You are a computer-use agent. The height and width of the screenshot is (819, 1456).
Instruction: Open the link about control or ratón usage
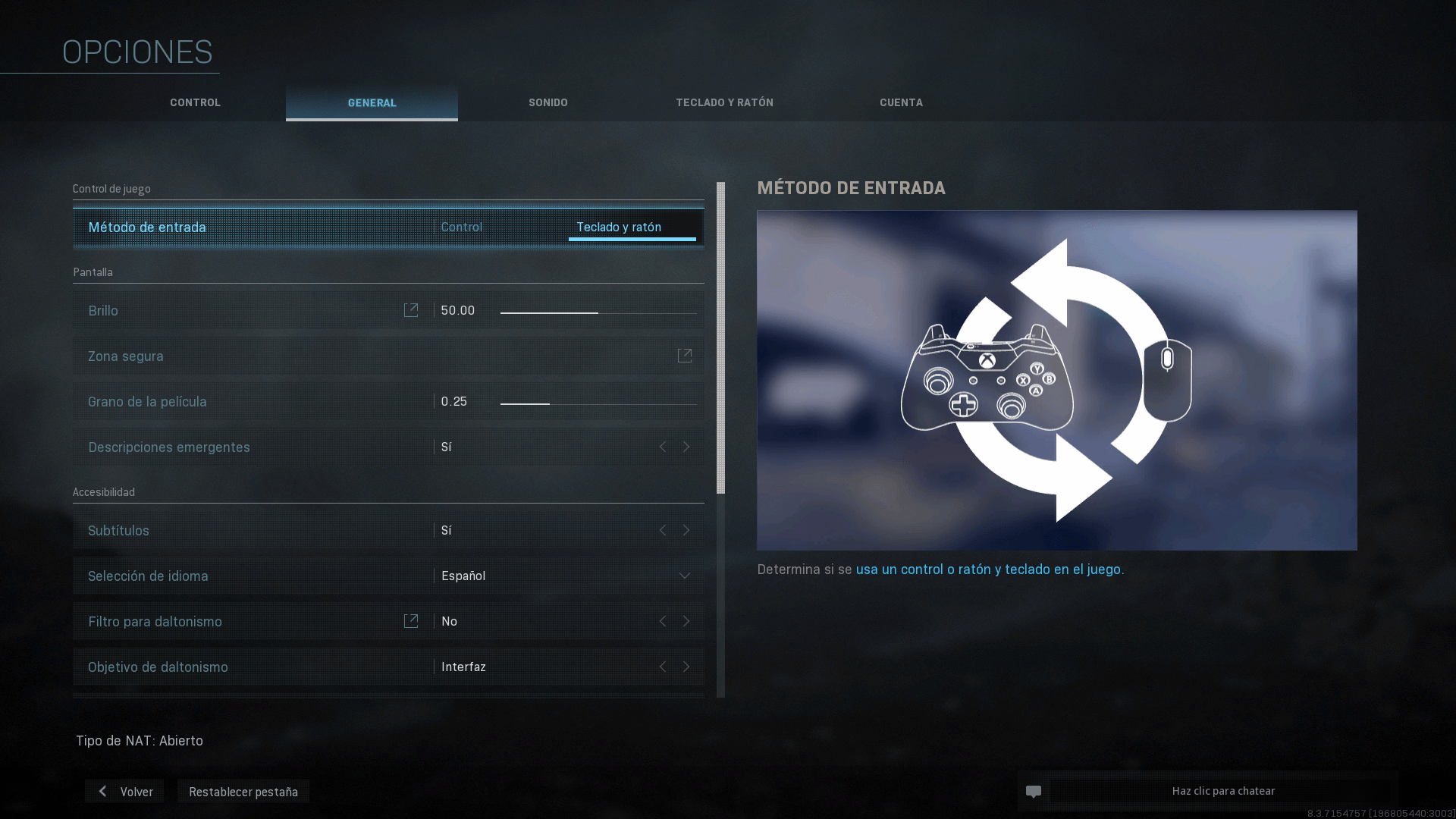[x=990, y=569]
